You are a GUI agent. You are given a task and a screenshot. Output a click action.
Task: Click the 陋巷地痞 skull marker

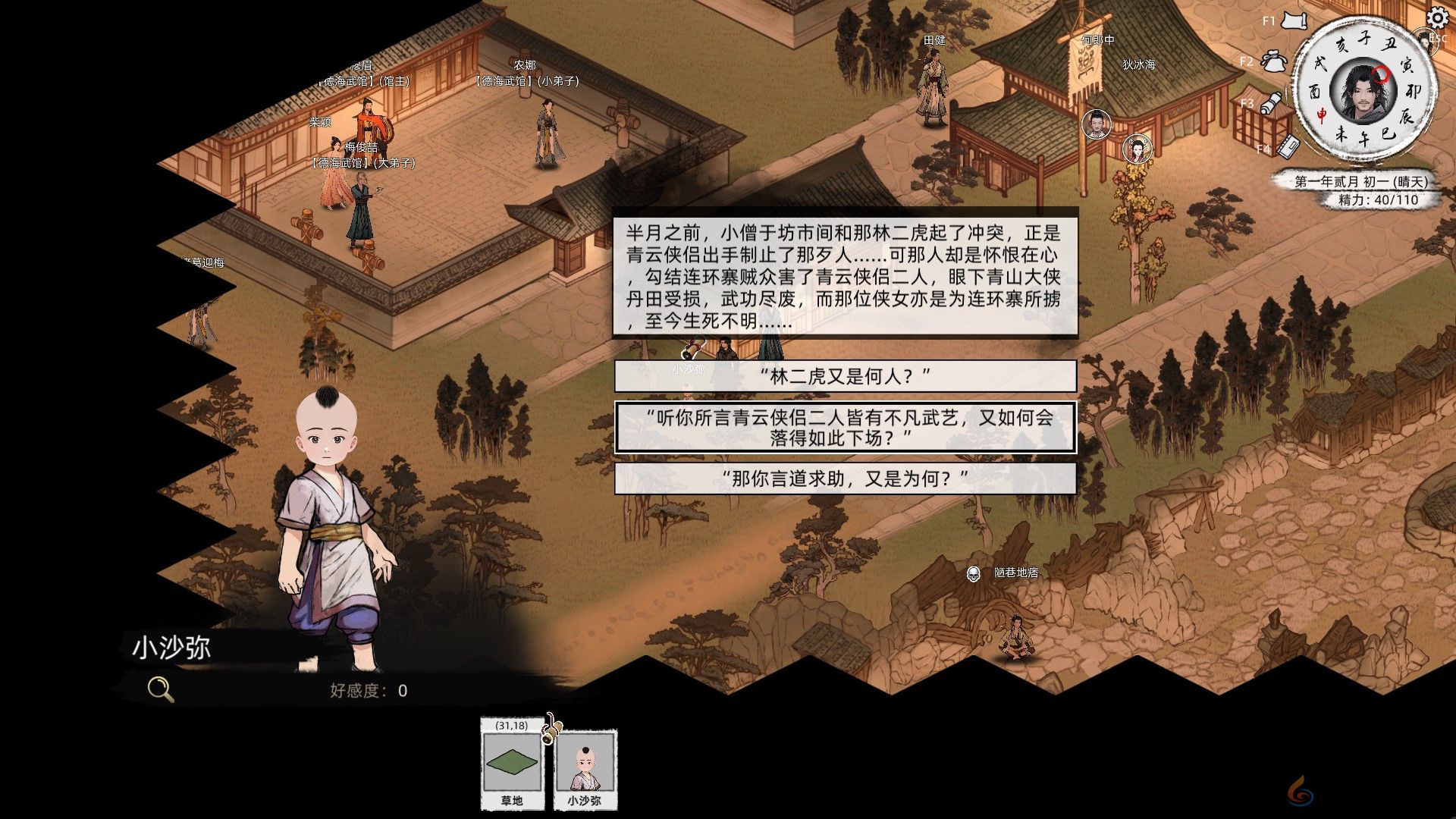[x=974, y=576]
